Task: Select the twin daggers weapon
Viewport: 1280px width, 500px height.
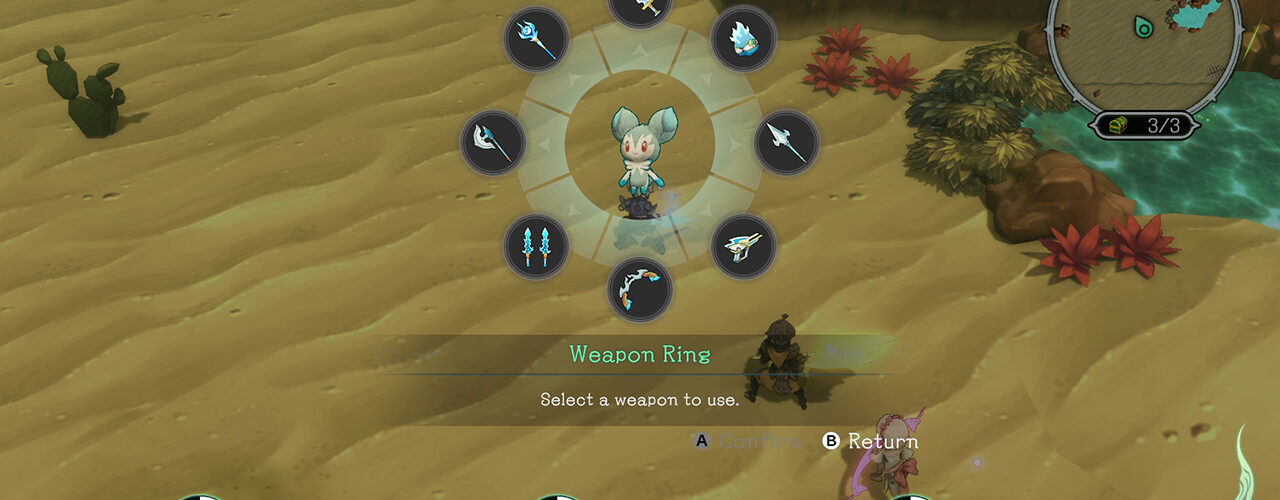Action: pos(537,246)
